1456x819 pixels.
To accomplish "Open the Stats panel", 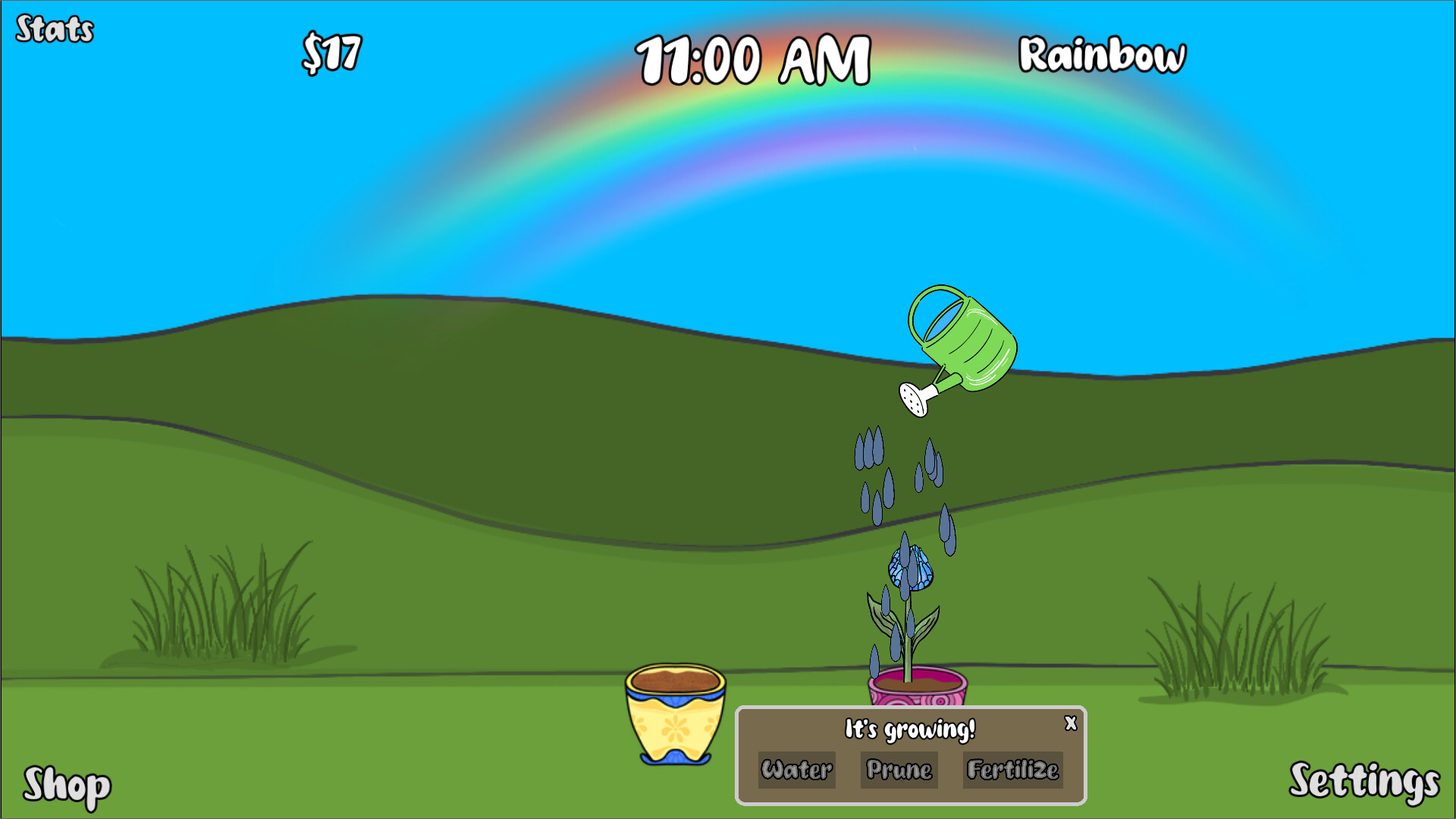I will (x=55, y=30).
